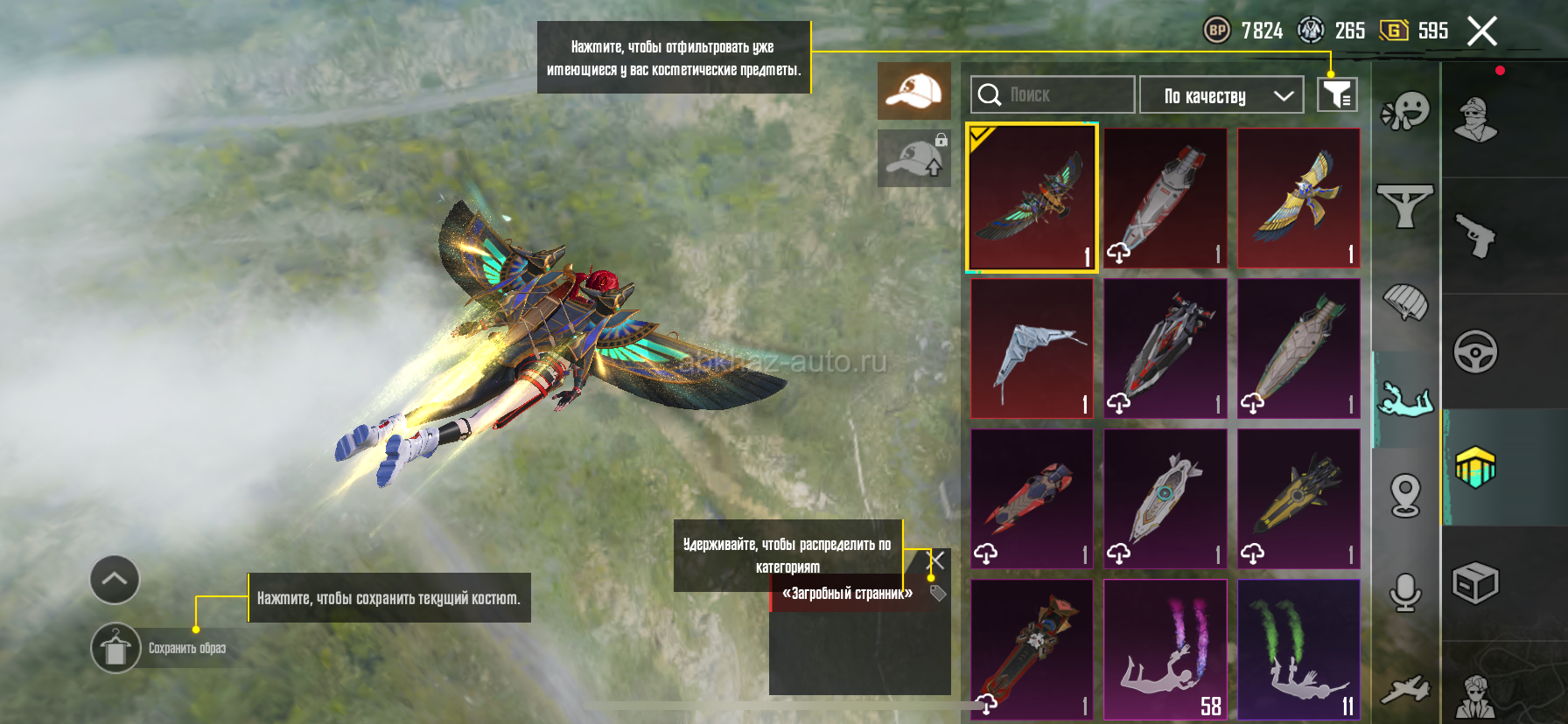Open the vehicles steering wheel tab

point(1475,352)
